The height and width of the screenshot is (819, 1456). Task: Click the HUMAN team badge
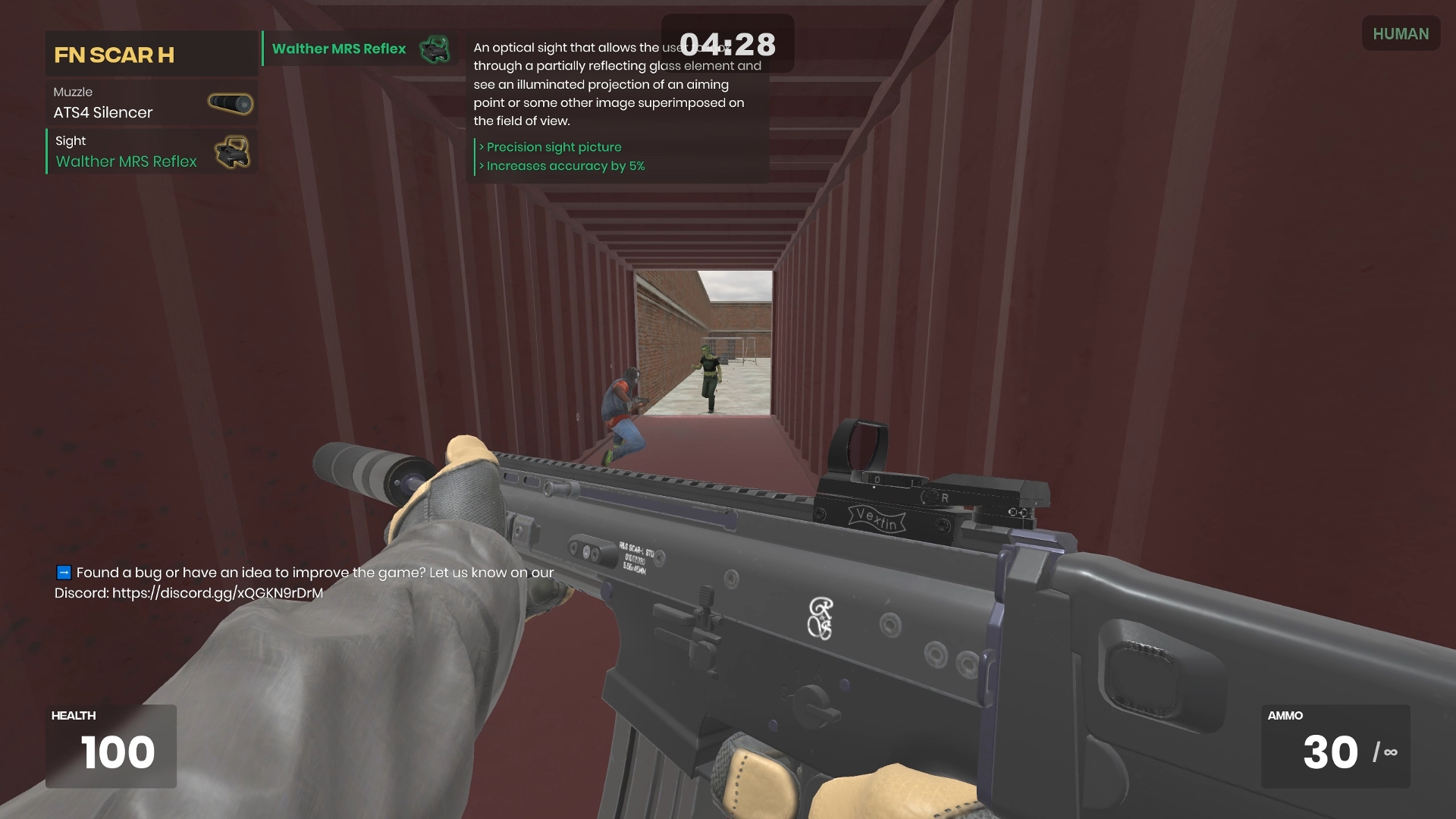(1400, 34)
